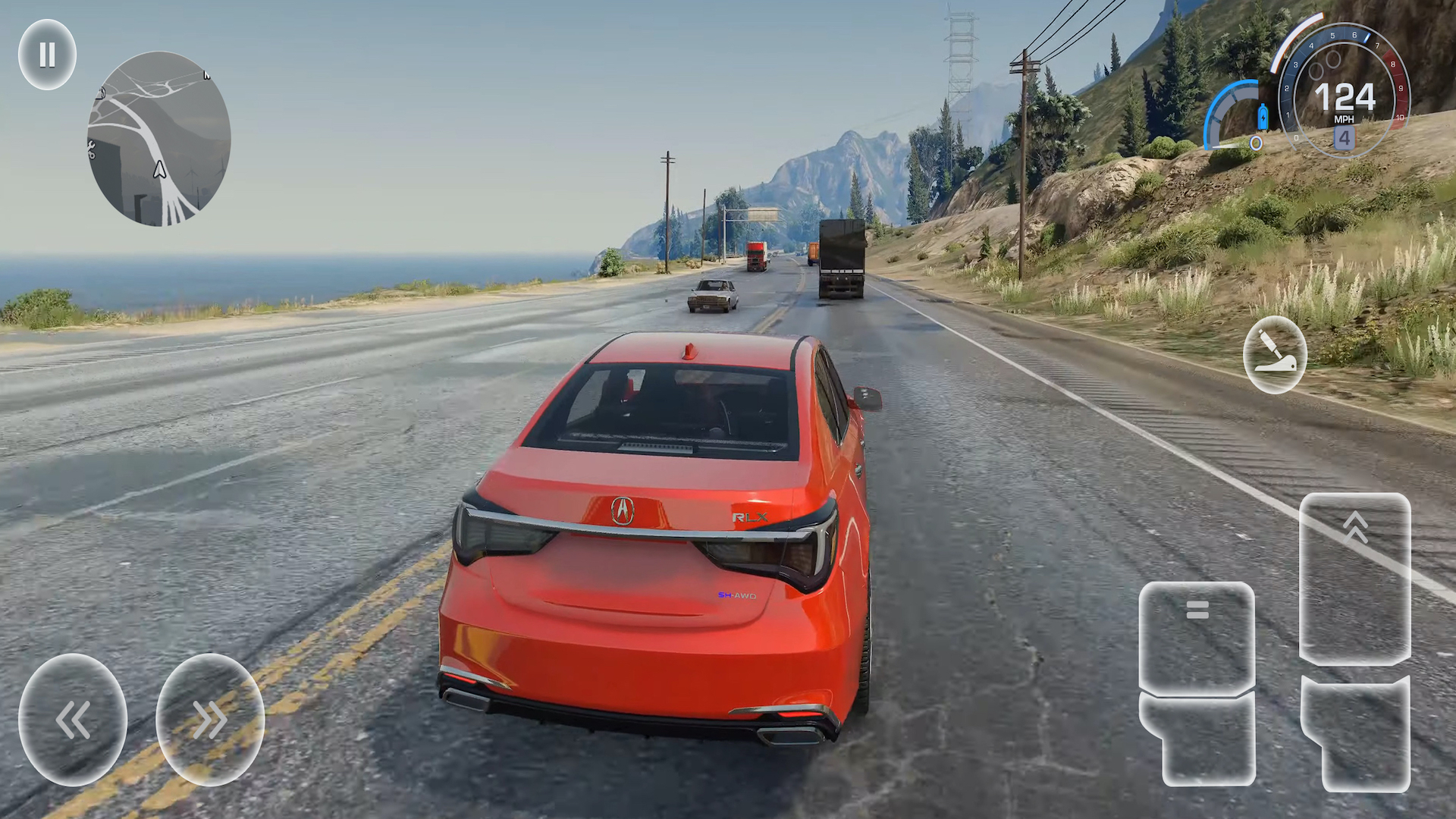Tap the location icon on the minimap's upper edge
Viewport: 1456px width, 819px height.
pos(102,92)
